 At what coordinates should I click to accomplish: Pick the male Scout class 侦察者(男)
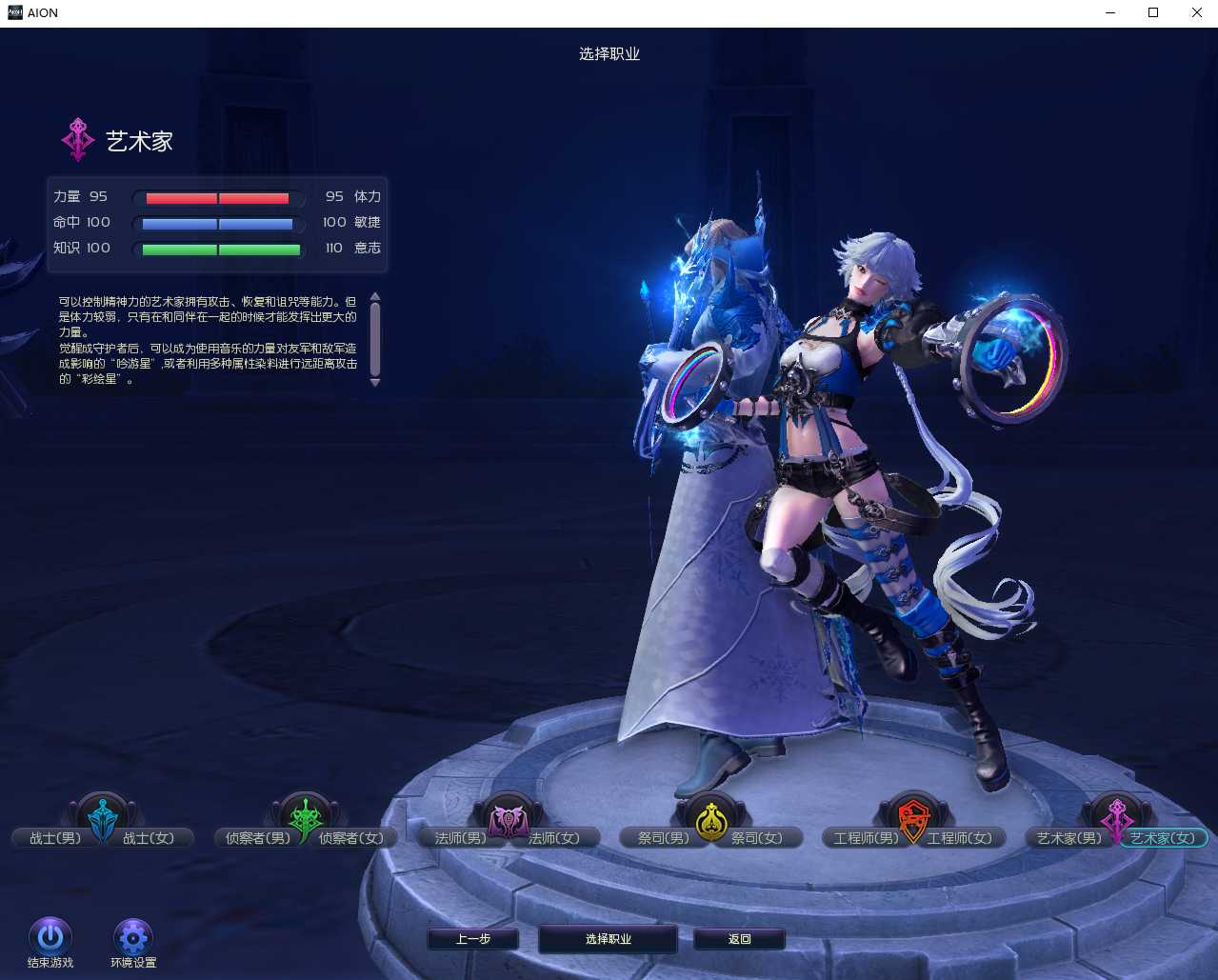point(257,838)
